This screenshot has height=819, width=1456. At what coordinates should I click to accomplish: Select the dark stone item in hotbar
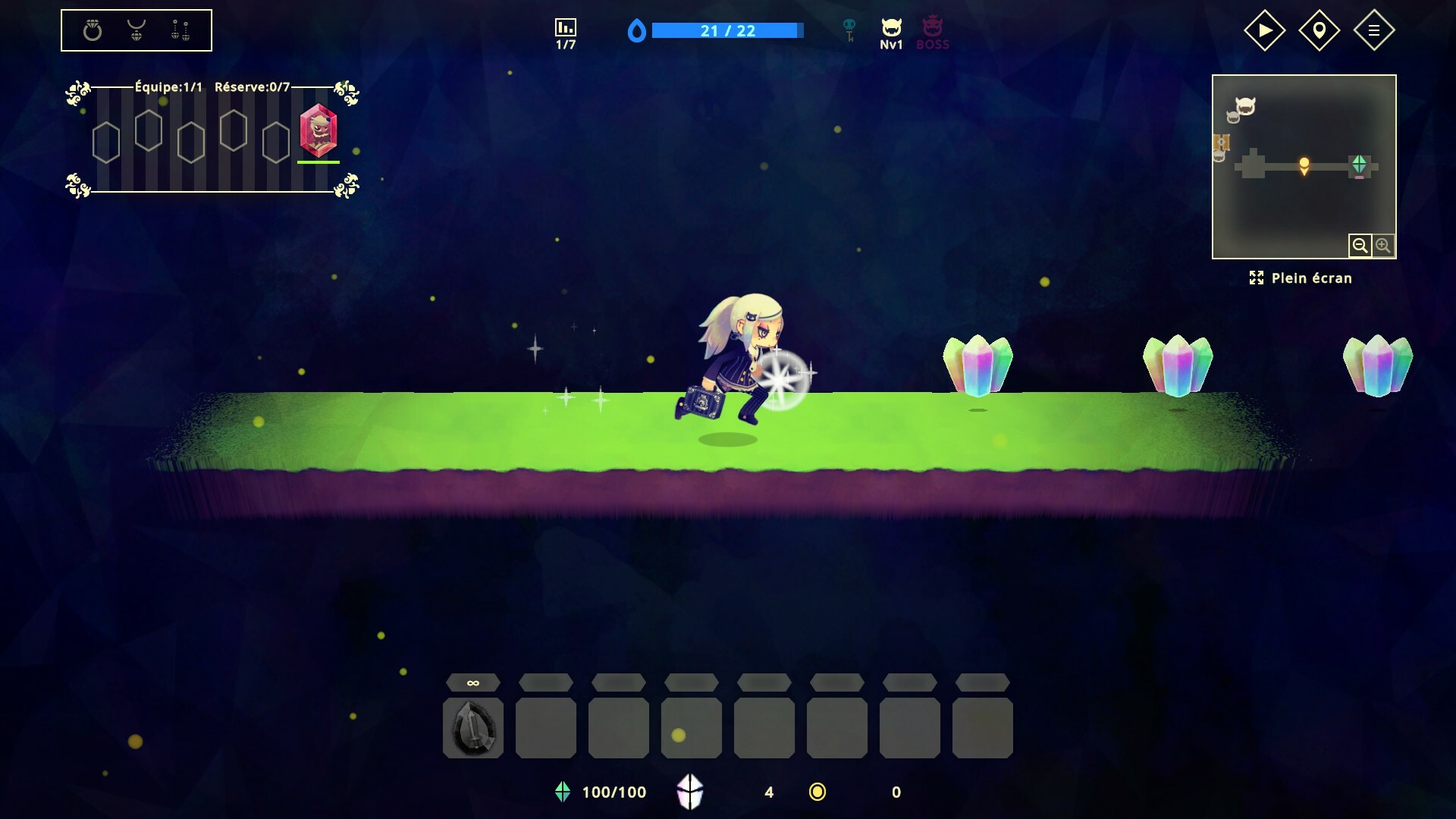(x=472, y=728)
